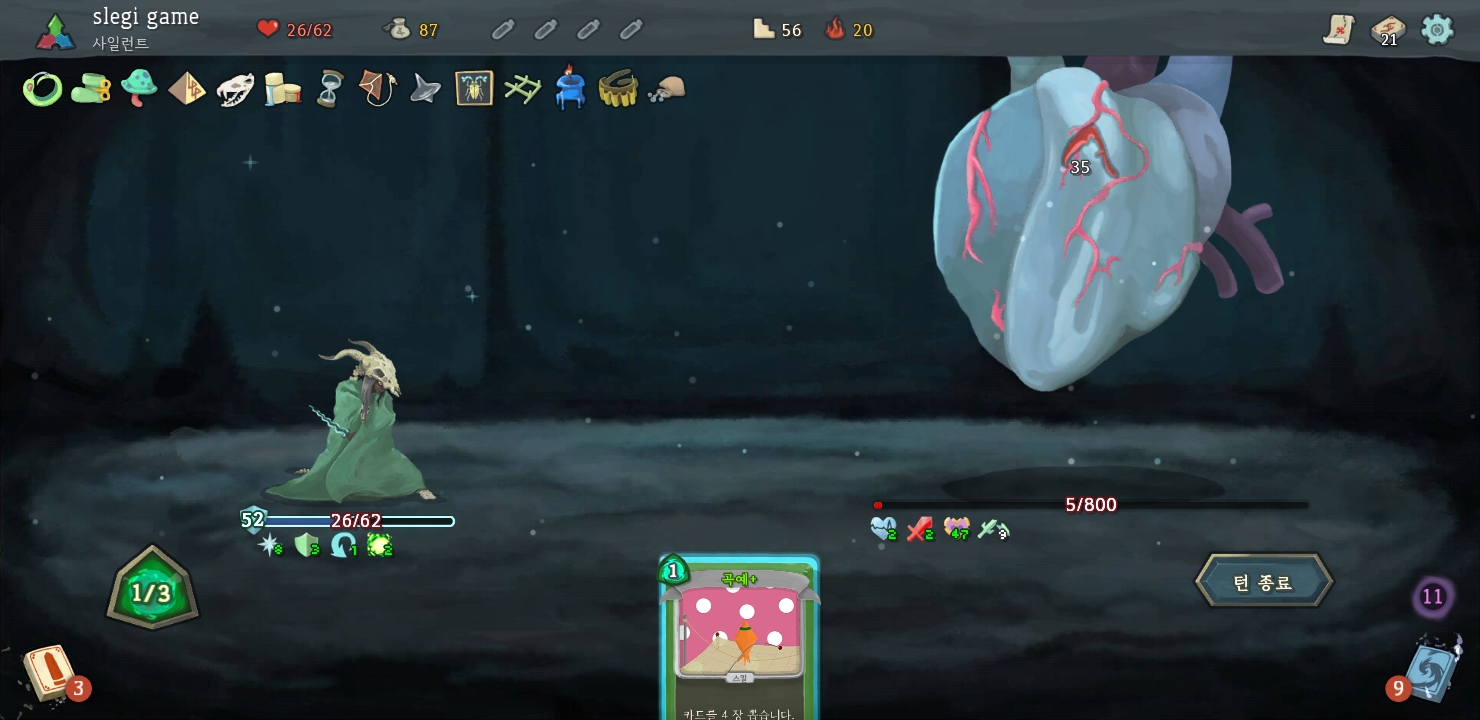Inspect the gray spinning top relic

426,89
